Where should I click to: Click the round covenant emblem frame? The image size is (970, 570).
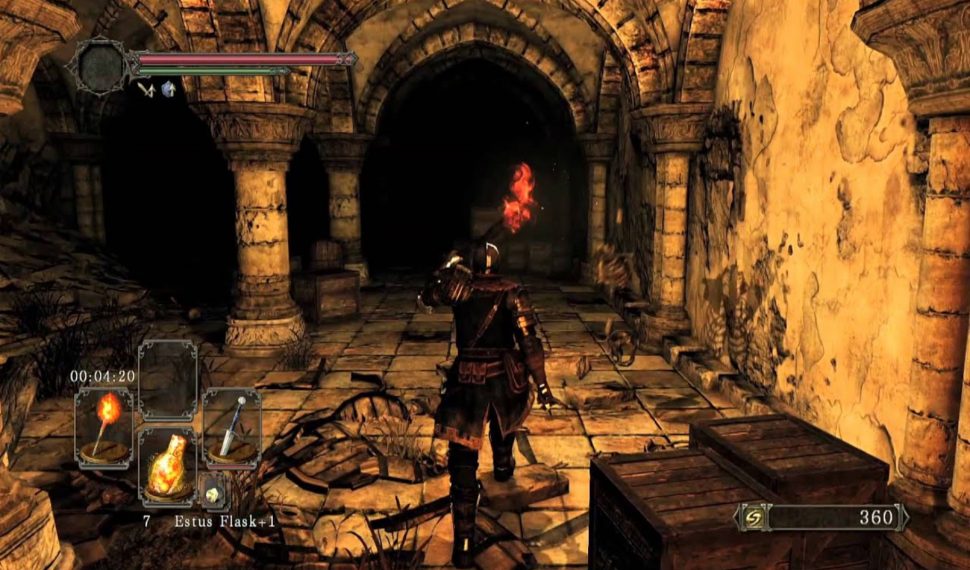coord(101,66)
